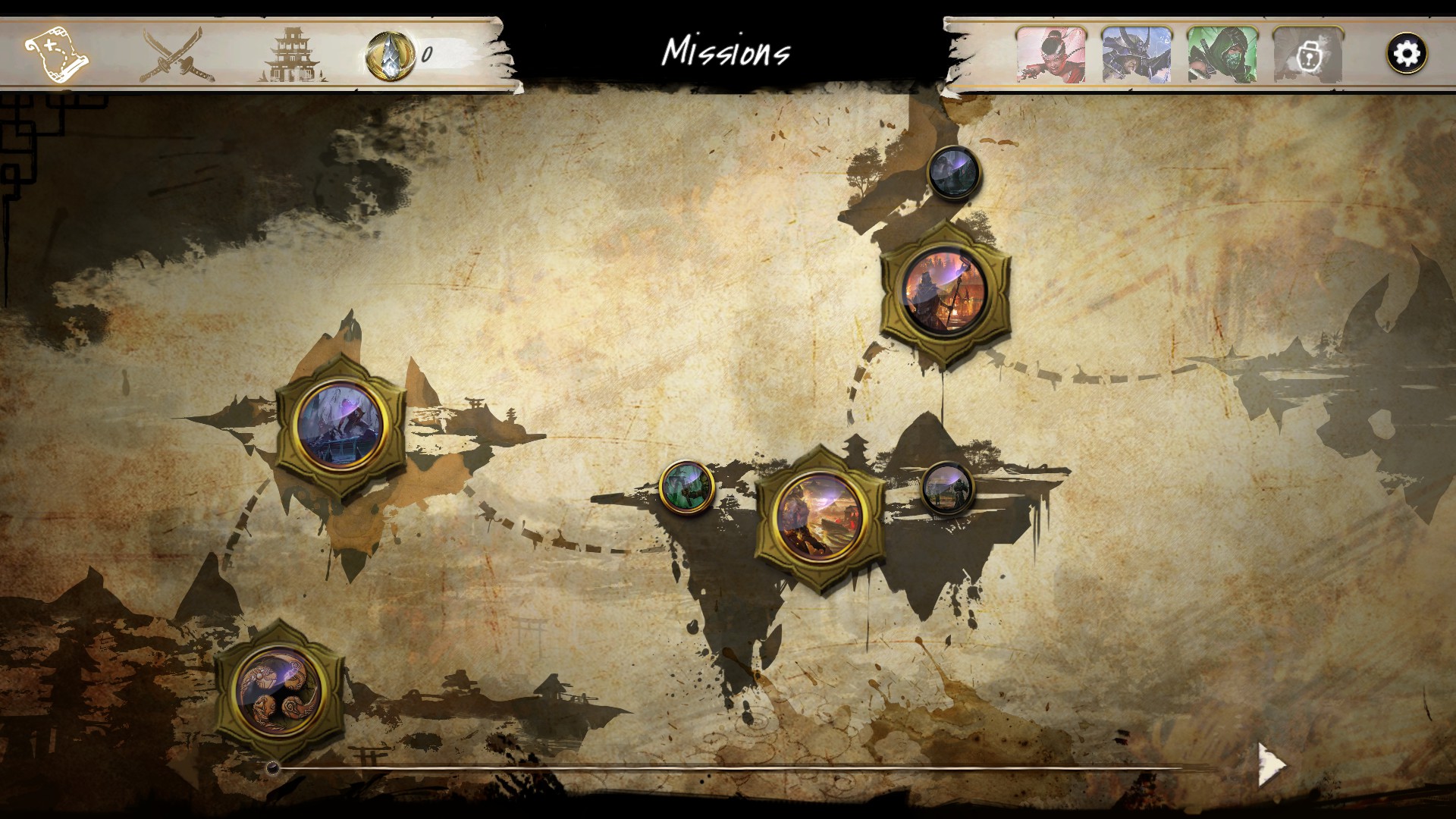Select the blue armored samurai portrait
Viewport: 1456px width, 819px height.
point(1136,55)
